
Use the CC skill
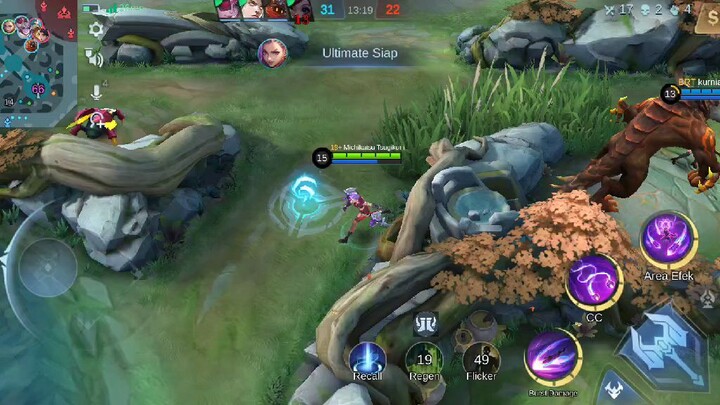(594, 281)
